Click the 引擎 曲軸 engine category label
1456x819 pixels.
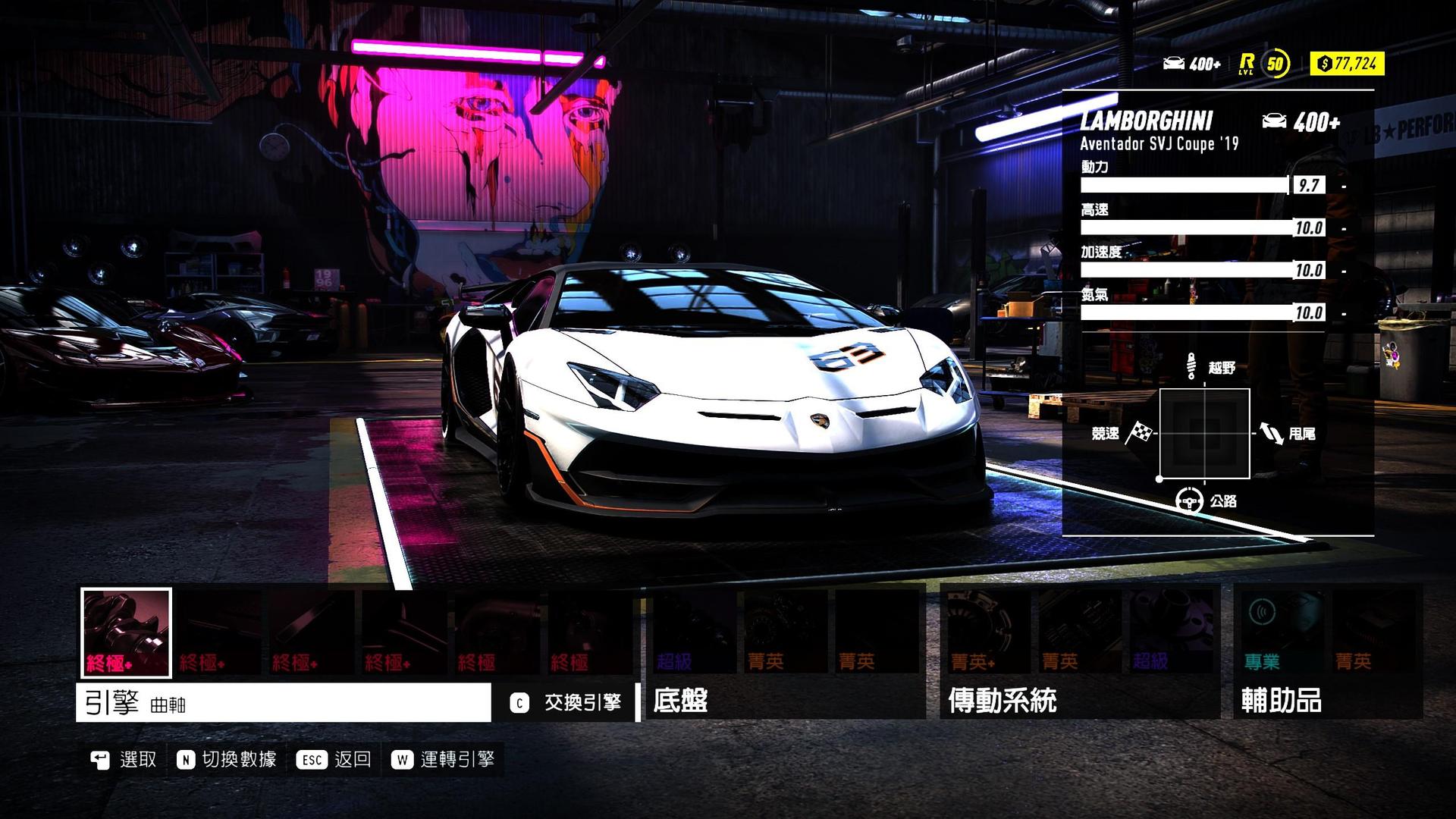283,703
